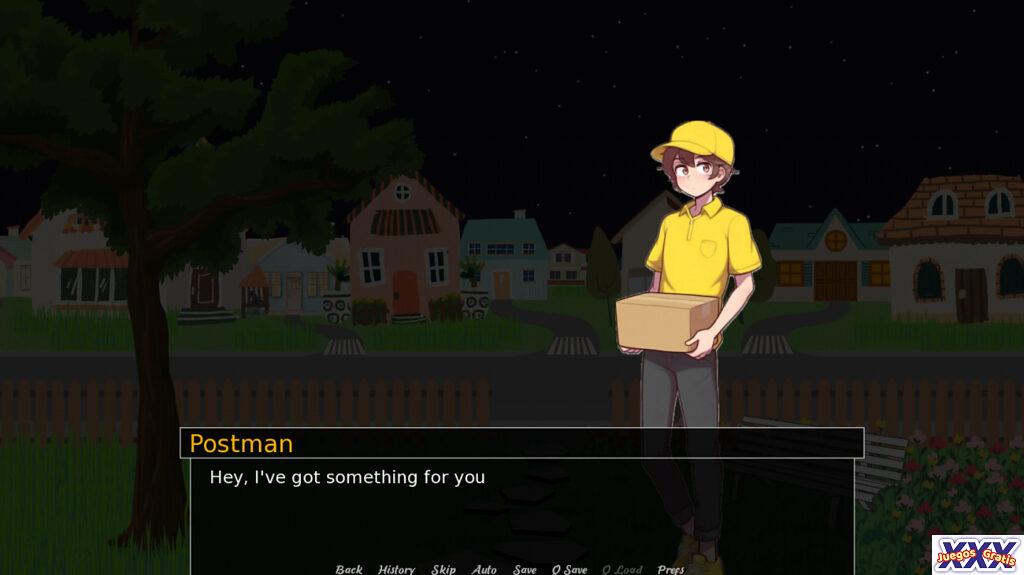Open the Save game menu
The height and width of the screenshot is (575, 1024).
(525, 569)
